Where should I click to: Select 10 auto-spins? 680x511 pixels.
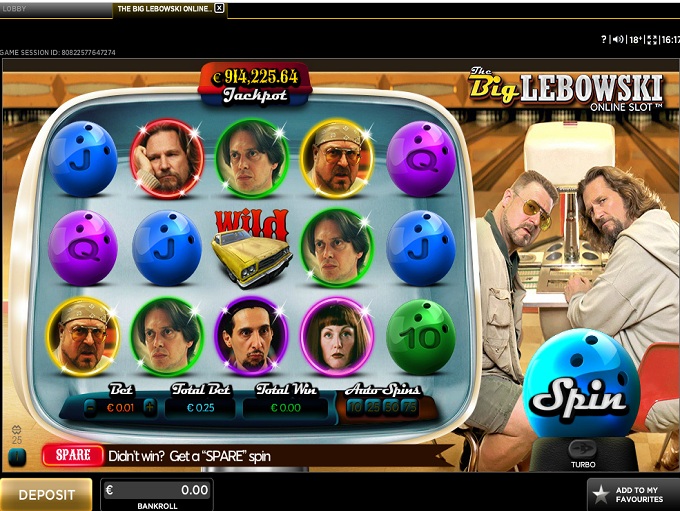tap(355, 407)
